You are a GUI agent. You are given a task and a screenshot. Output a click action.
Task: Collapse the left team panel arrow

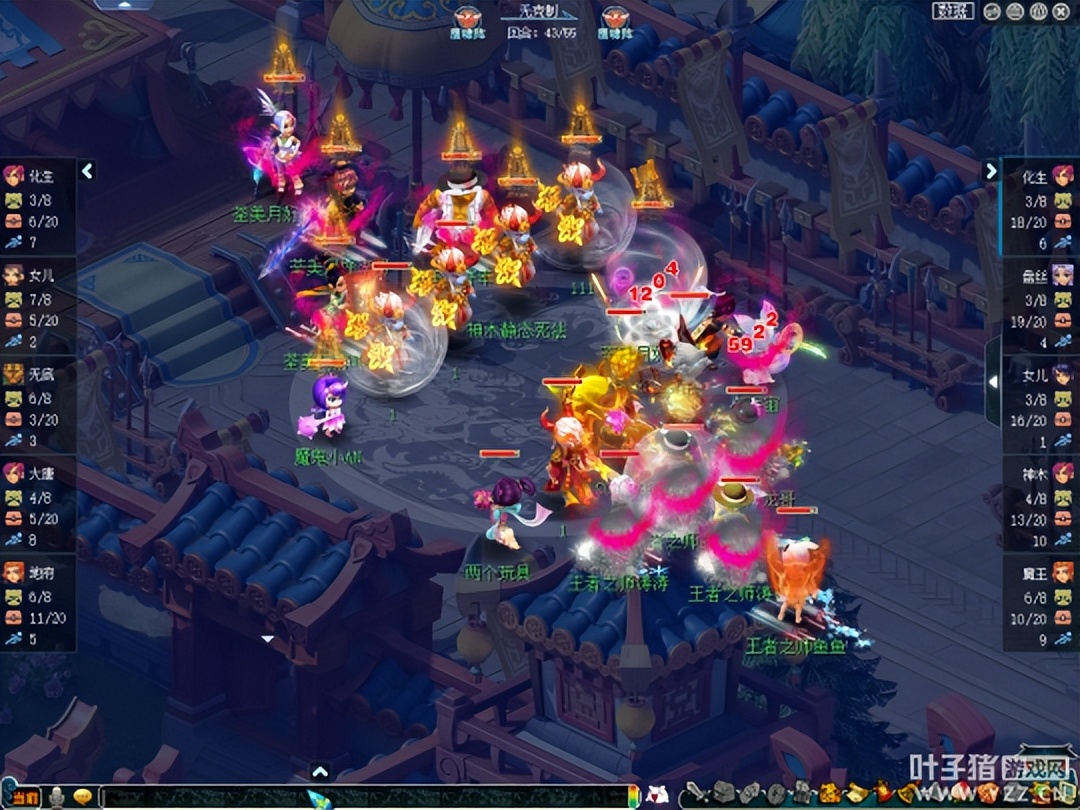point(87,171)
